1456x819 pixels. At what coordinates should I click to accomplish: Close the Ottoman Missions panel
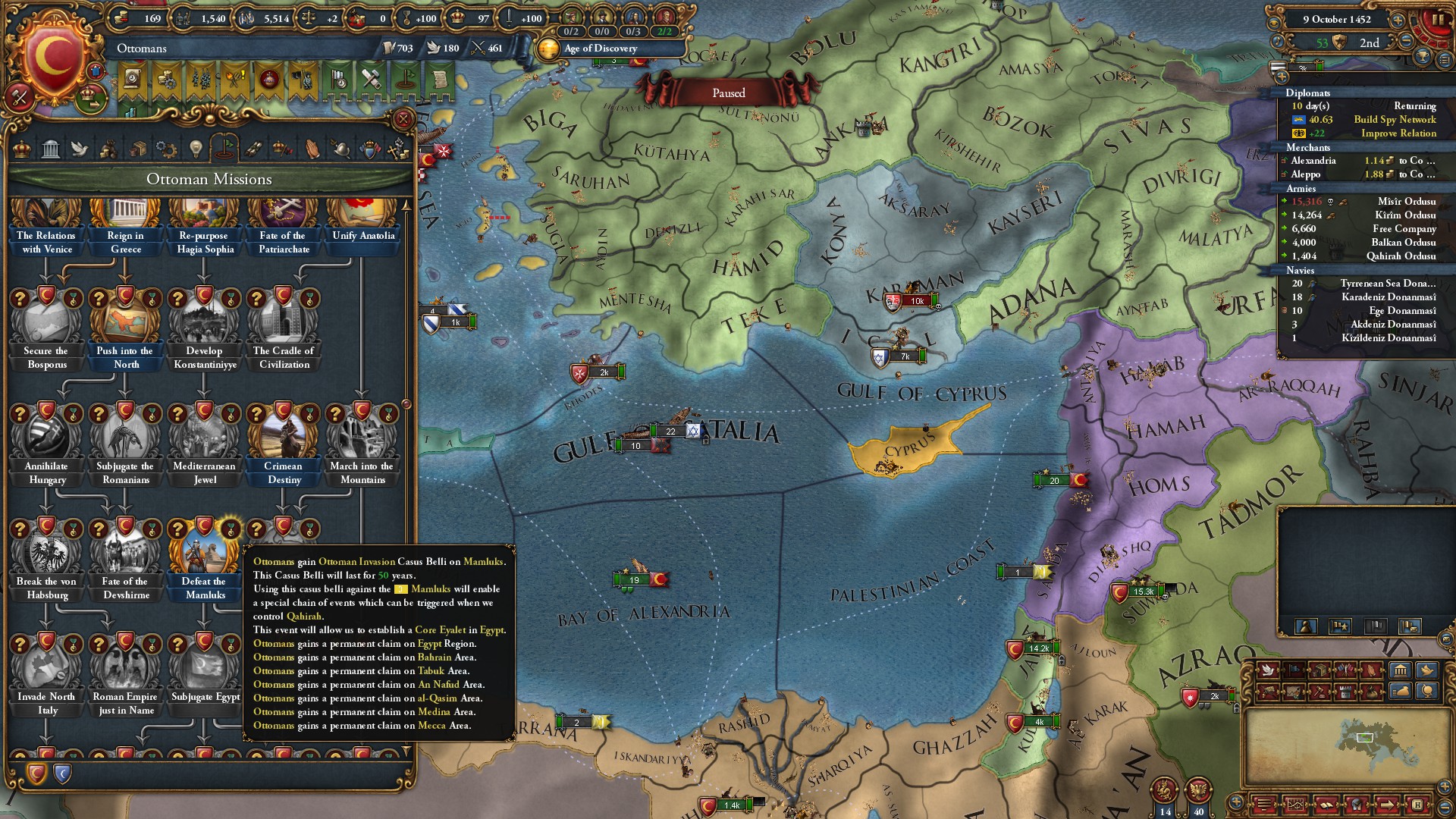(403, 119)
